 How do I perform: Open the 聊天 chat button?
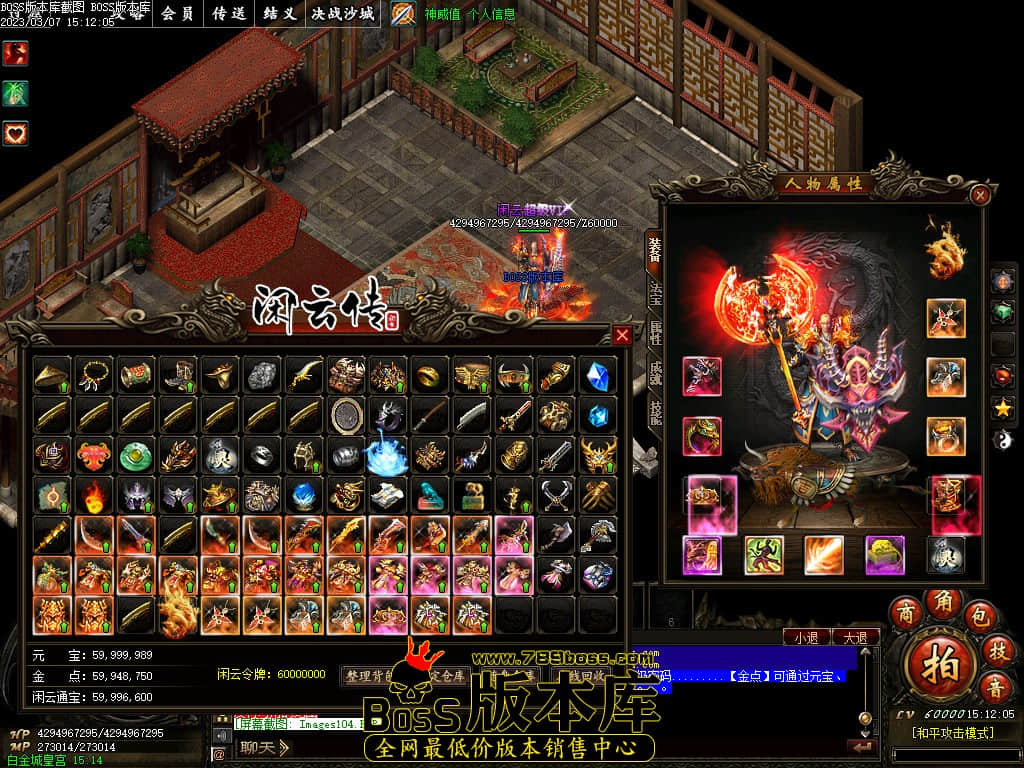pyautogui.click(x=264, y=746)
